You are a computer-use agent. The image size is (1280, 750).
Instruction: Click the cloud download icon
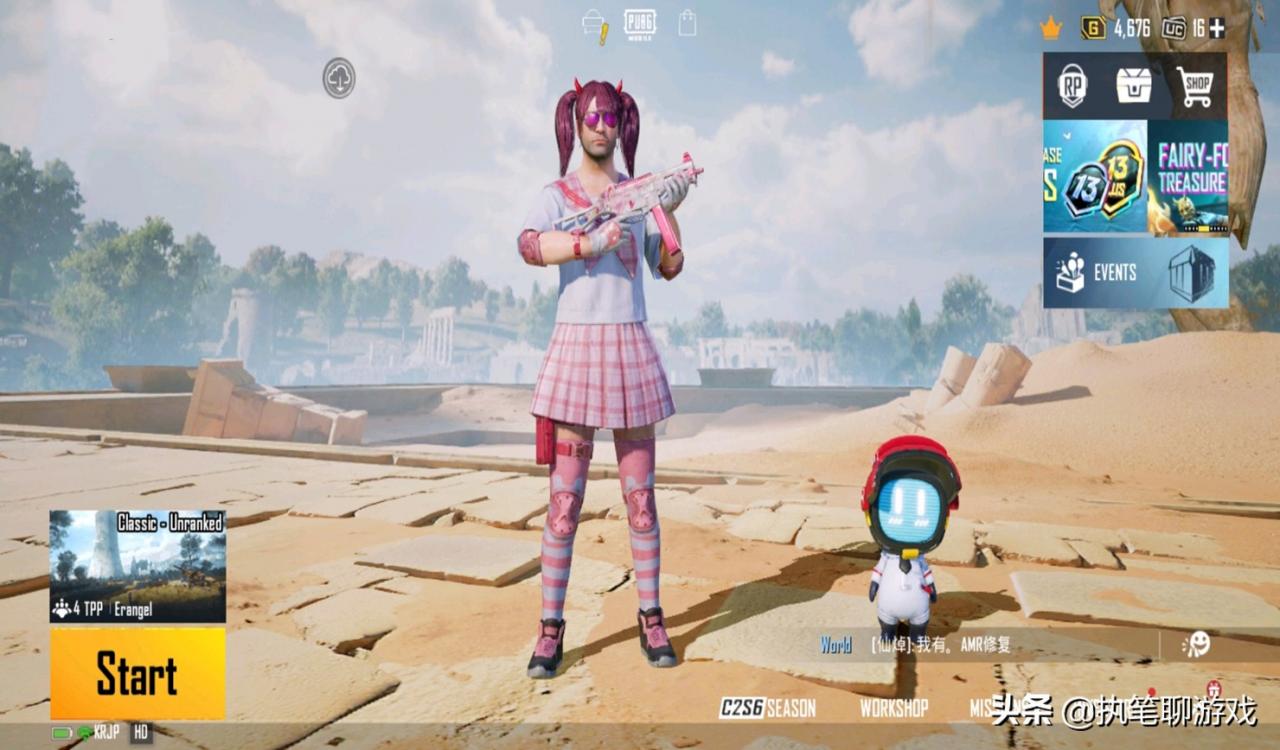339,78
